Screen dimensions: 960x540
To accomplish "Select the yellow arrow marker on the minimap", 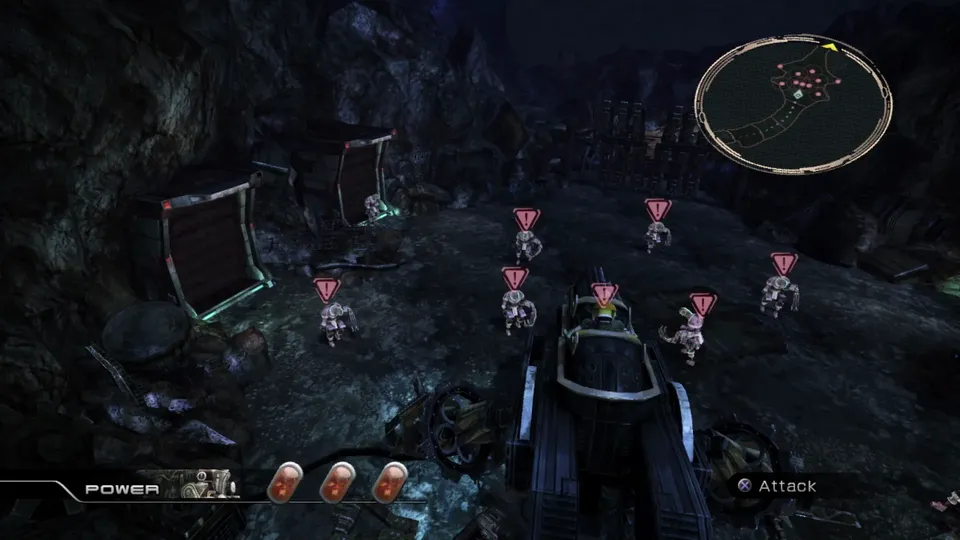I will click(x=829, y=46).
